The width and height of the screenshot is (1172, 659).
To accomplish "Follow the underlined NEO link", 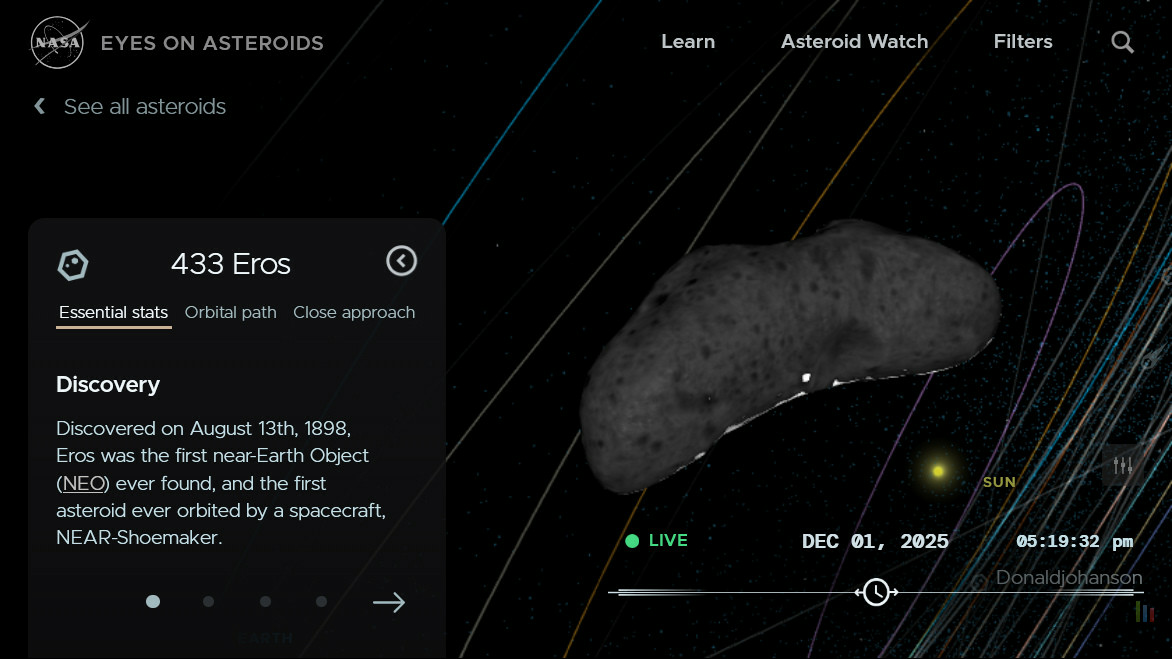I will point(81,483).
